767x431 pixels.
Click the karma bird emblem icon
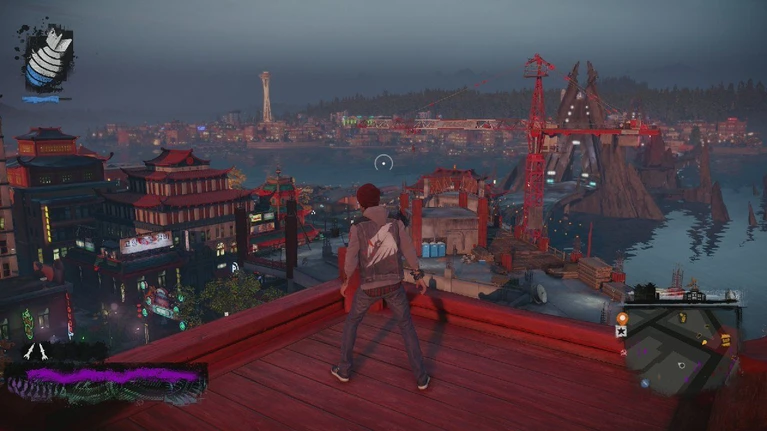pos(43,60)
